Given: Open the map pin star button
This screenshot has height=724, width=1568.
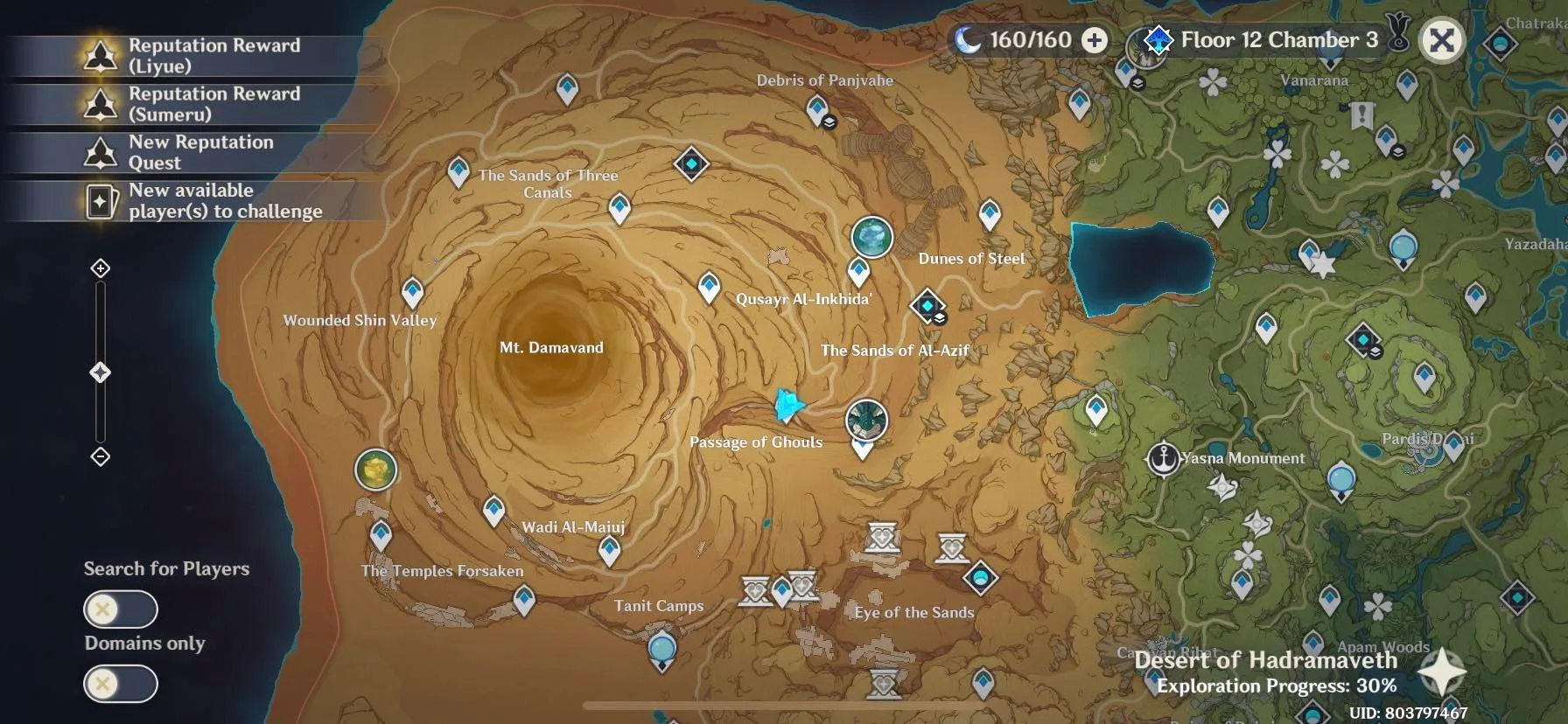Looking at the screenshot, I should click(1441, 672).
